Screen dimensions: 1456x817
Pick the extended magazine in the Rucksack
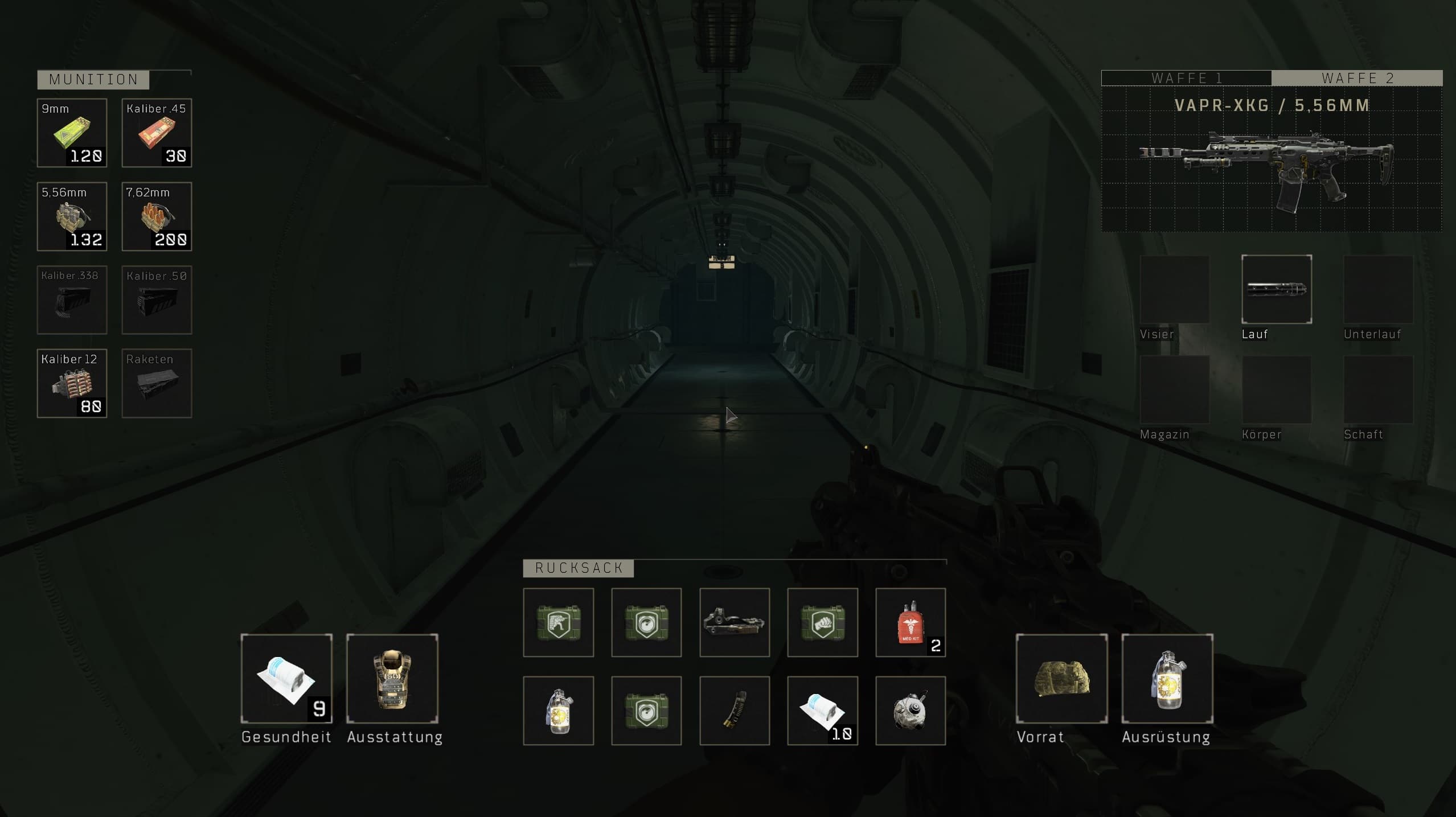[734, 711]
